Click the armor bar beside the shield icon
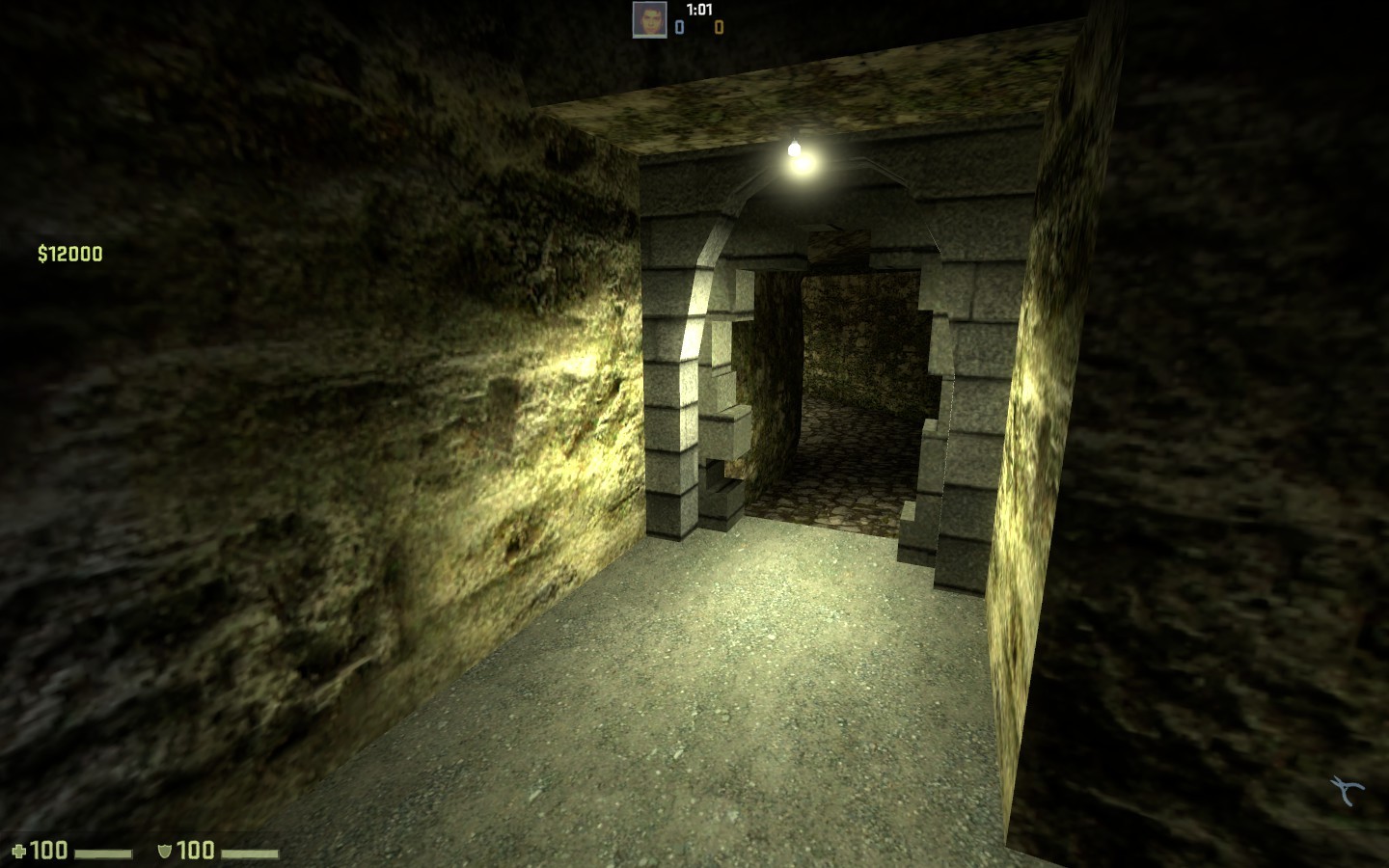This screenshot has width=1389, height=868. coord(249,852)
